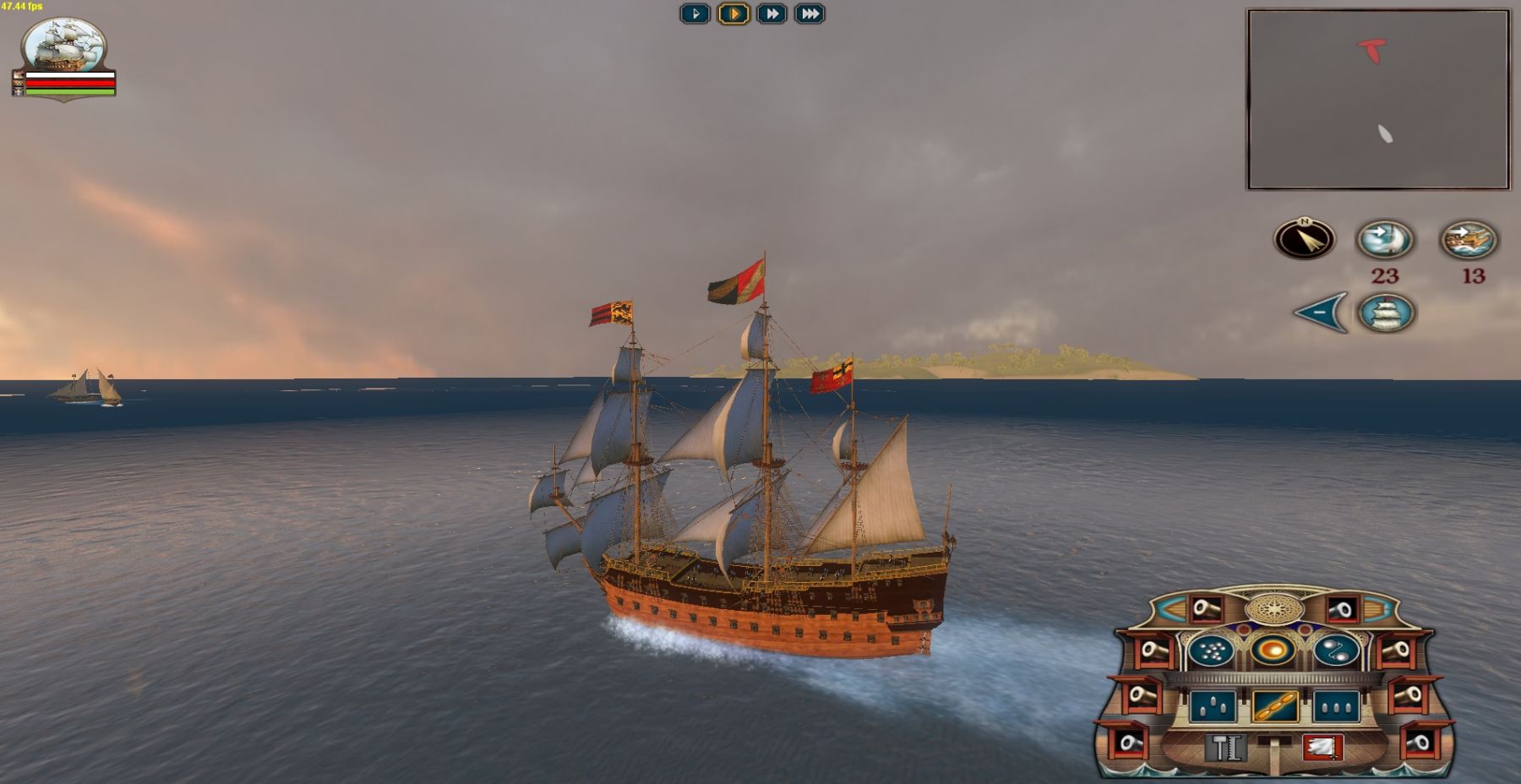
Task: Set game speed to slow-motion play
Action: (x=695, y=14)
